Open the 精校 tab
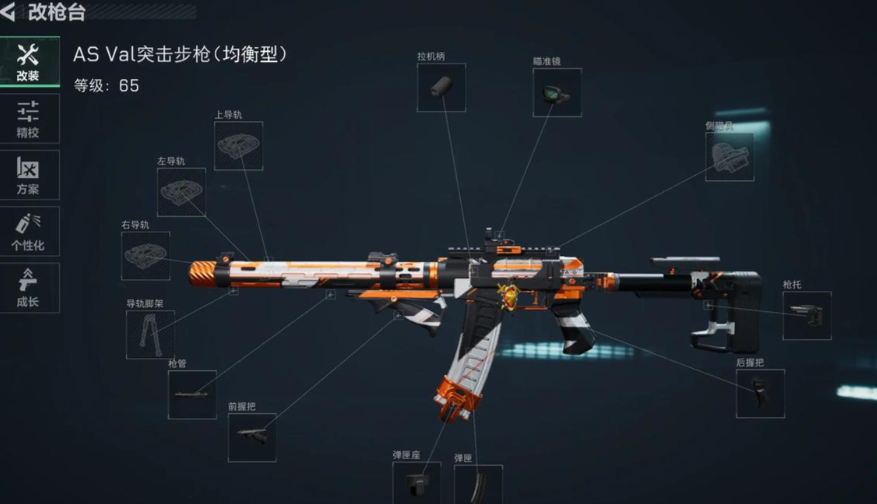Screen dimensions: 877x504 point(28,119)
